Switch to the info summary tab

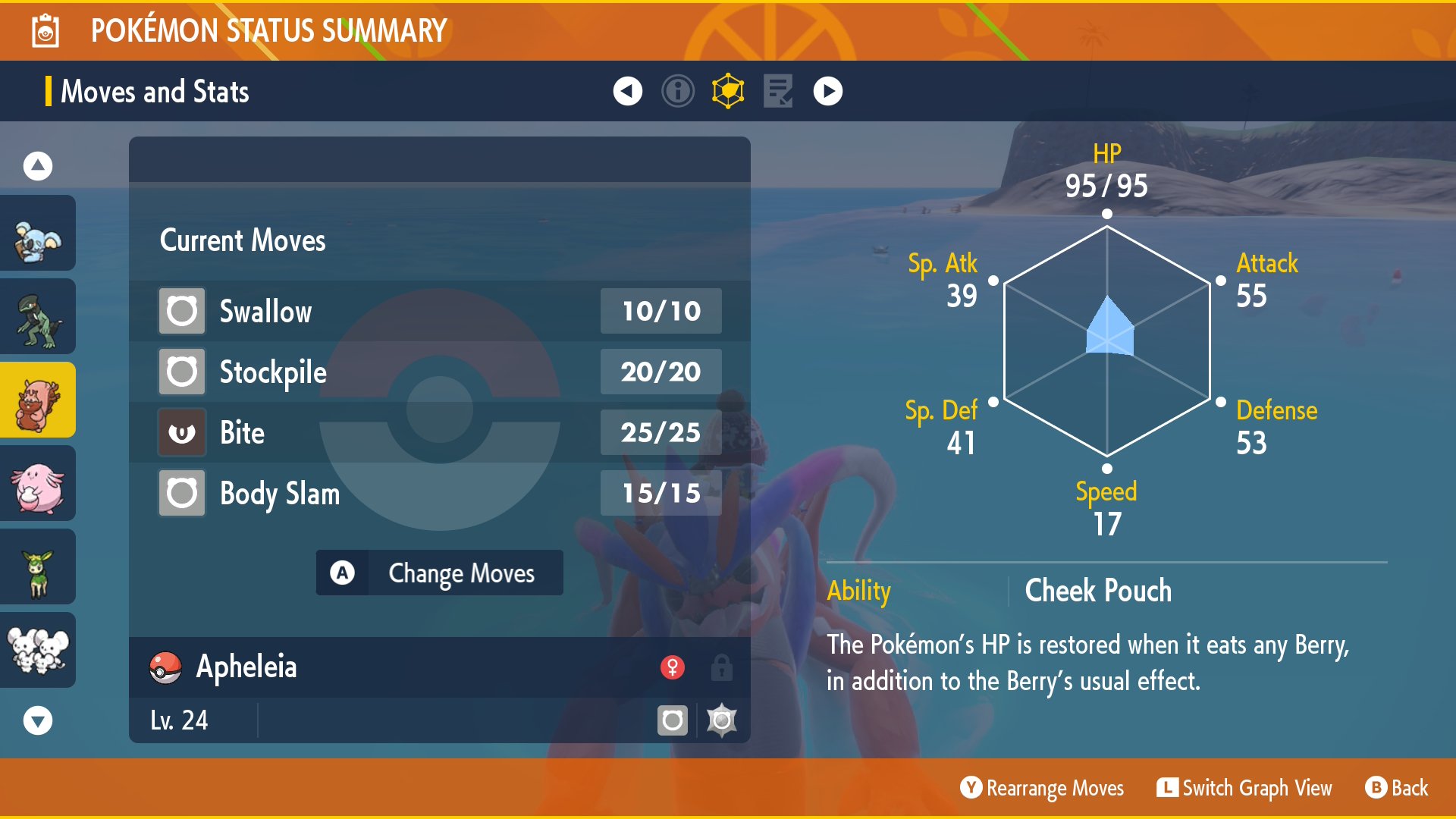(x=678, y=91)
